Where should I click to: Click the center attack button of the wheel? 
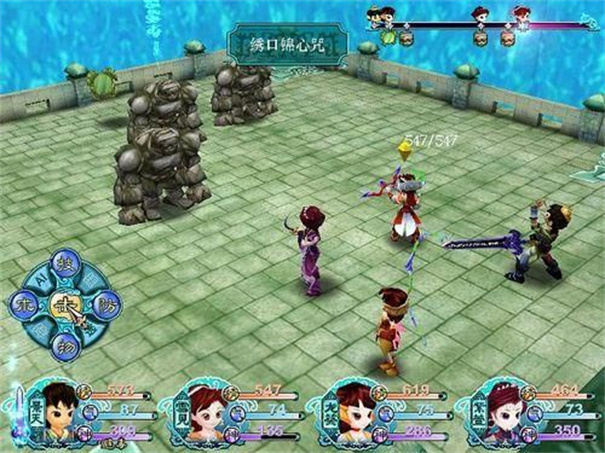tap(63, 304)
